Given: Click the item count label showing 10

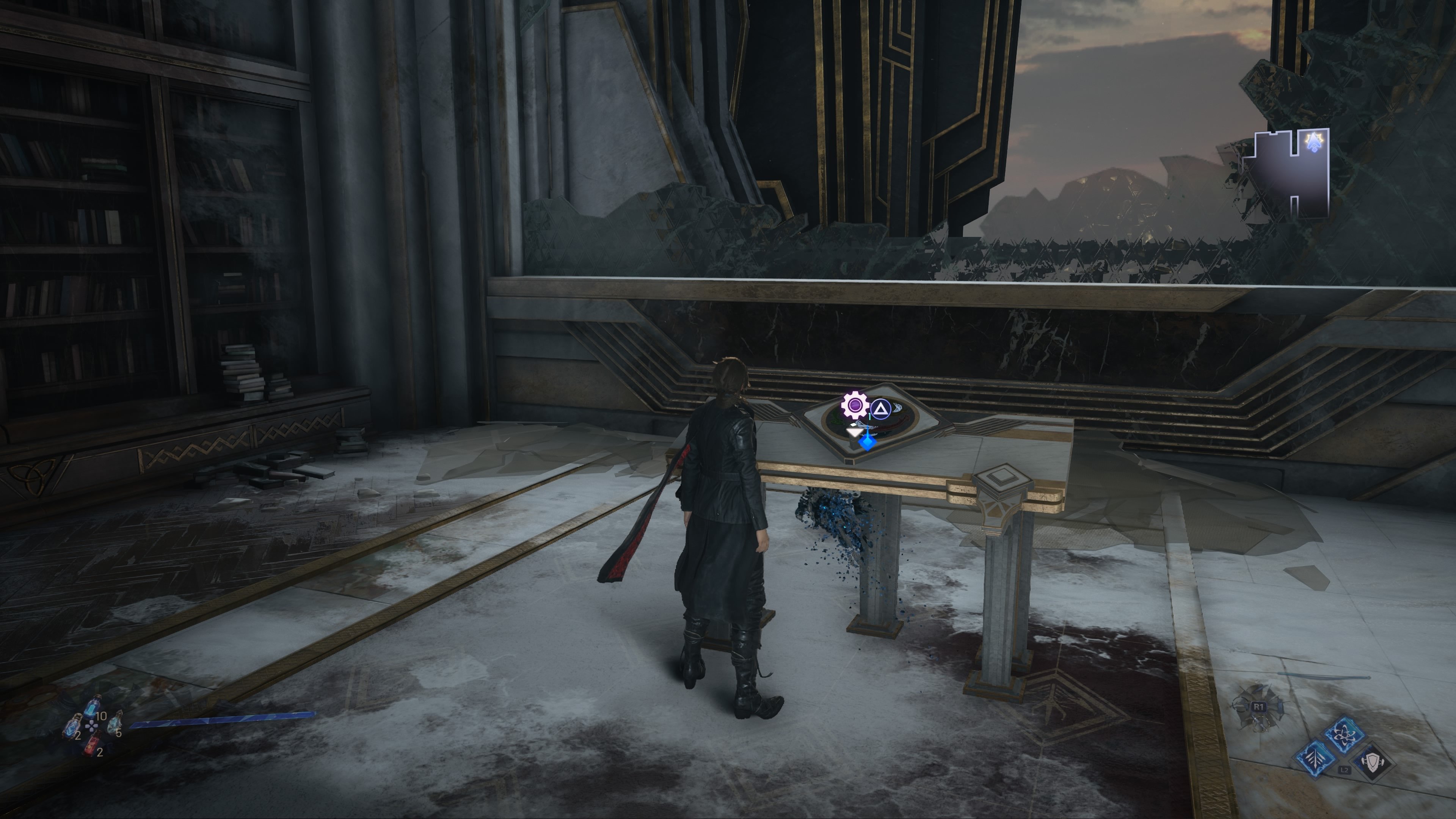Looking at the screenshot, I should pyautogui.click(x=102, y=717).
